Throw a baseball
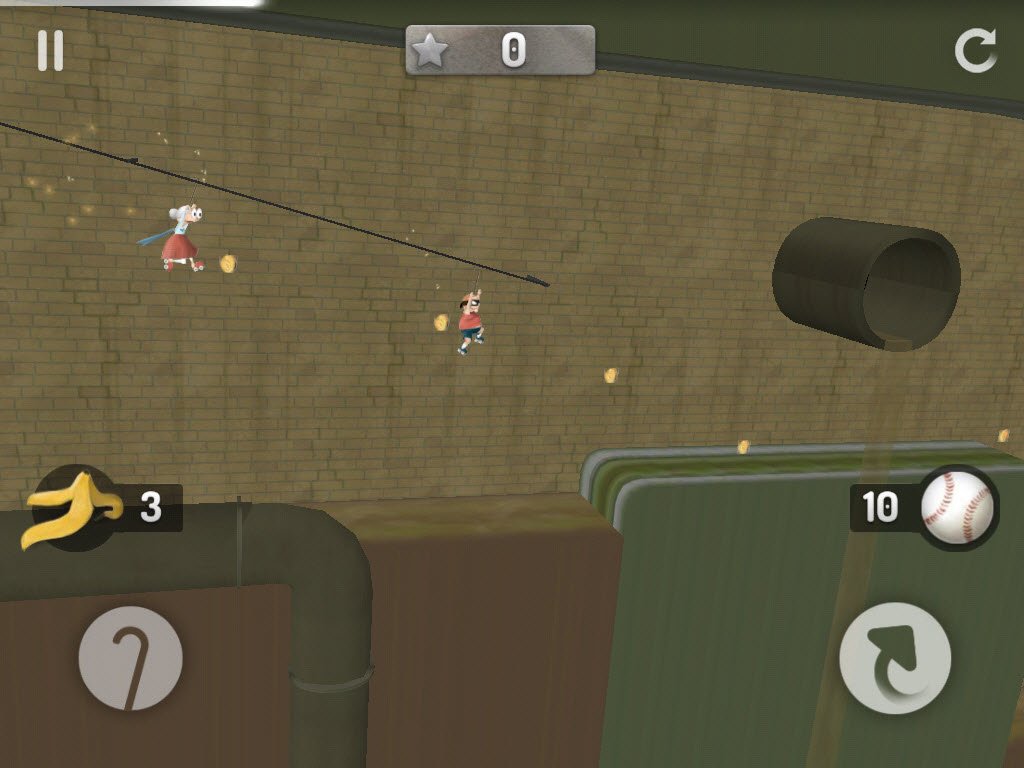The height and width of the screenshot is (768, 1024). 958,508
